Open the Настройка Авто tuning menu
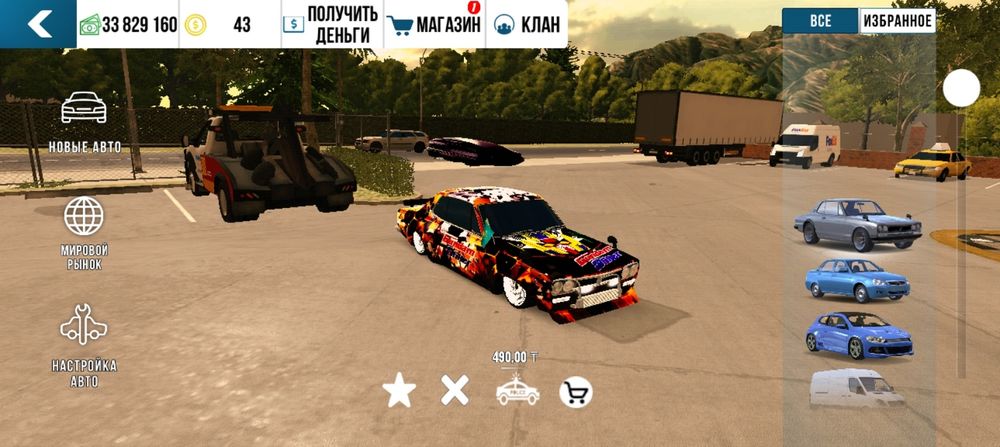This screenshot has height=447, width=1000. [x=84, y=346]
